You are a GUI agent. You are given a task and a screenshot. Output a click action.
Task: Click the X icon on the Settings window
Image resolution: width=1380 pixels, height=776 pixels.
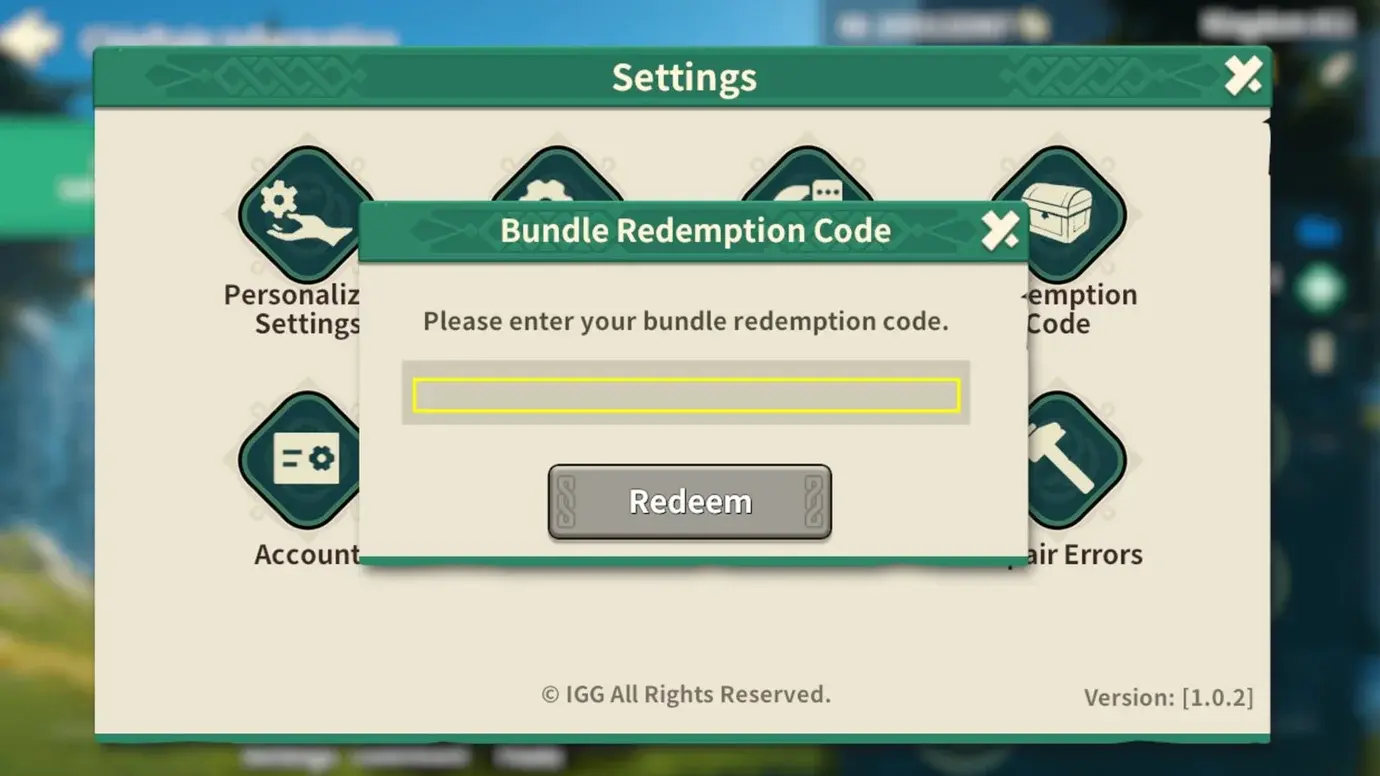point(1243,74)
